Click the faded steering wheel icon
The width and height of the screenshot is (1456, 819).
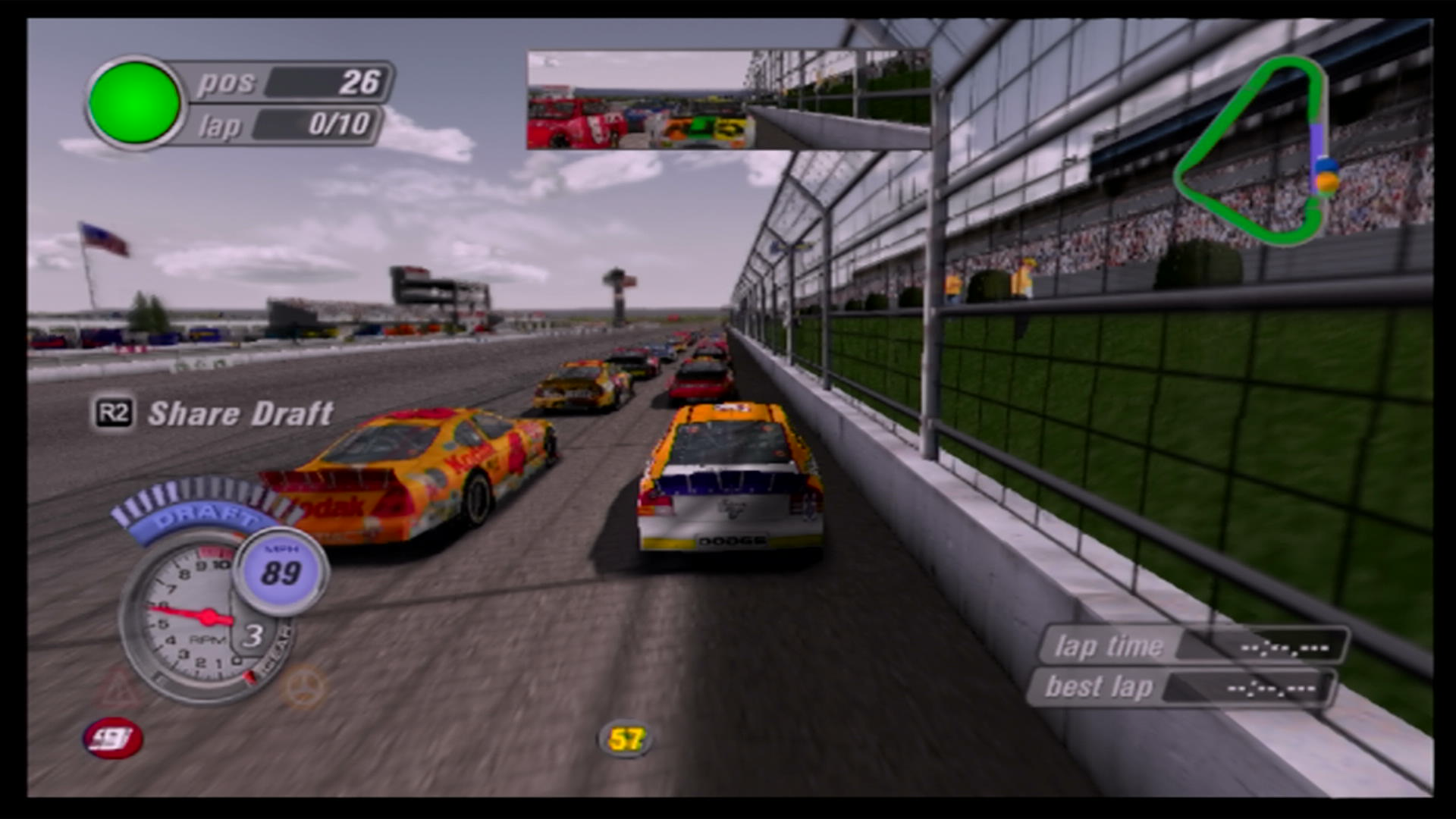click(304, 687)
